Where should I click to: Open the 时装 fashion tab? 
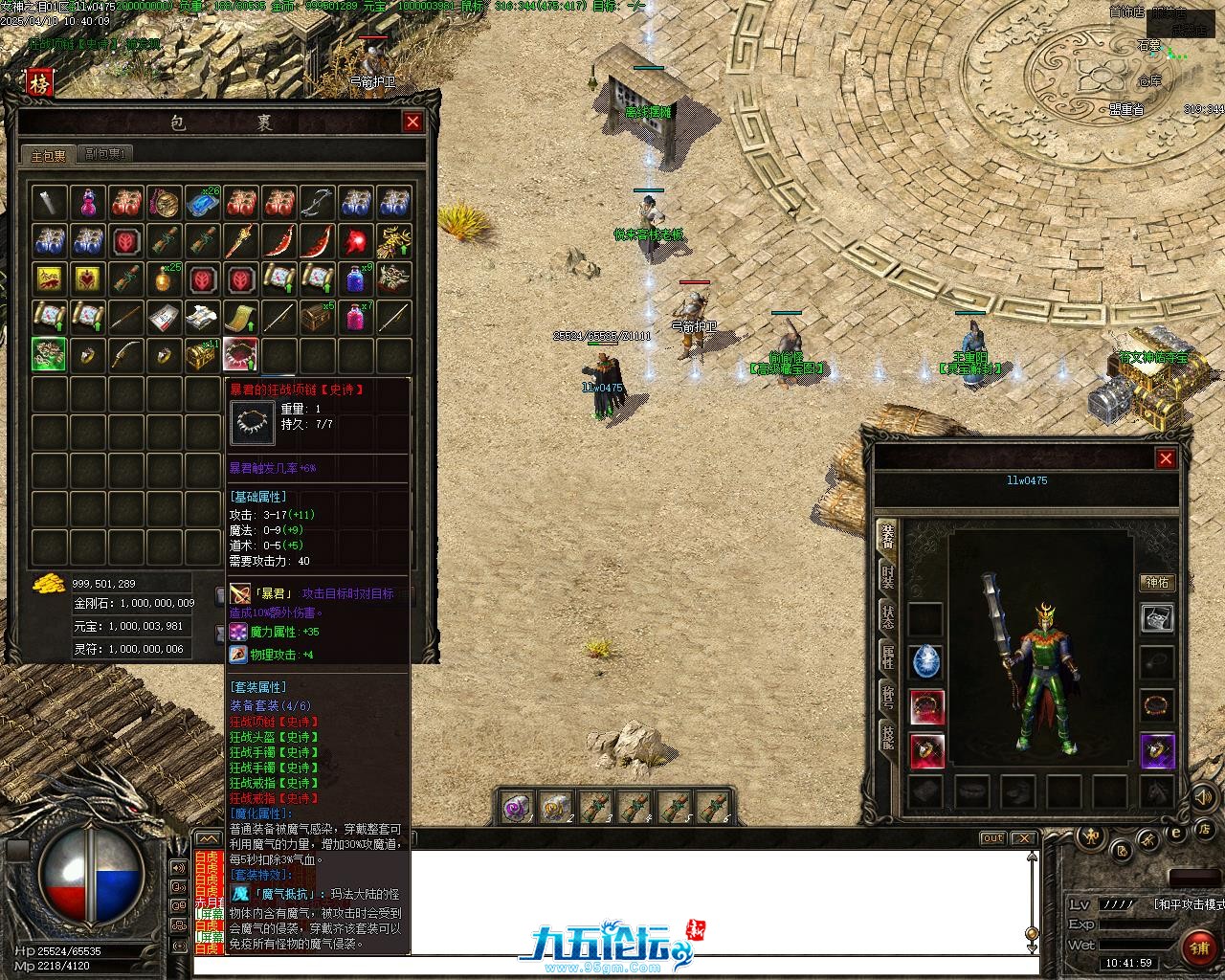coord(888,576)
